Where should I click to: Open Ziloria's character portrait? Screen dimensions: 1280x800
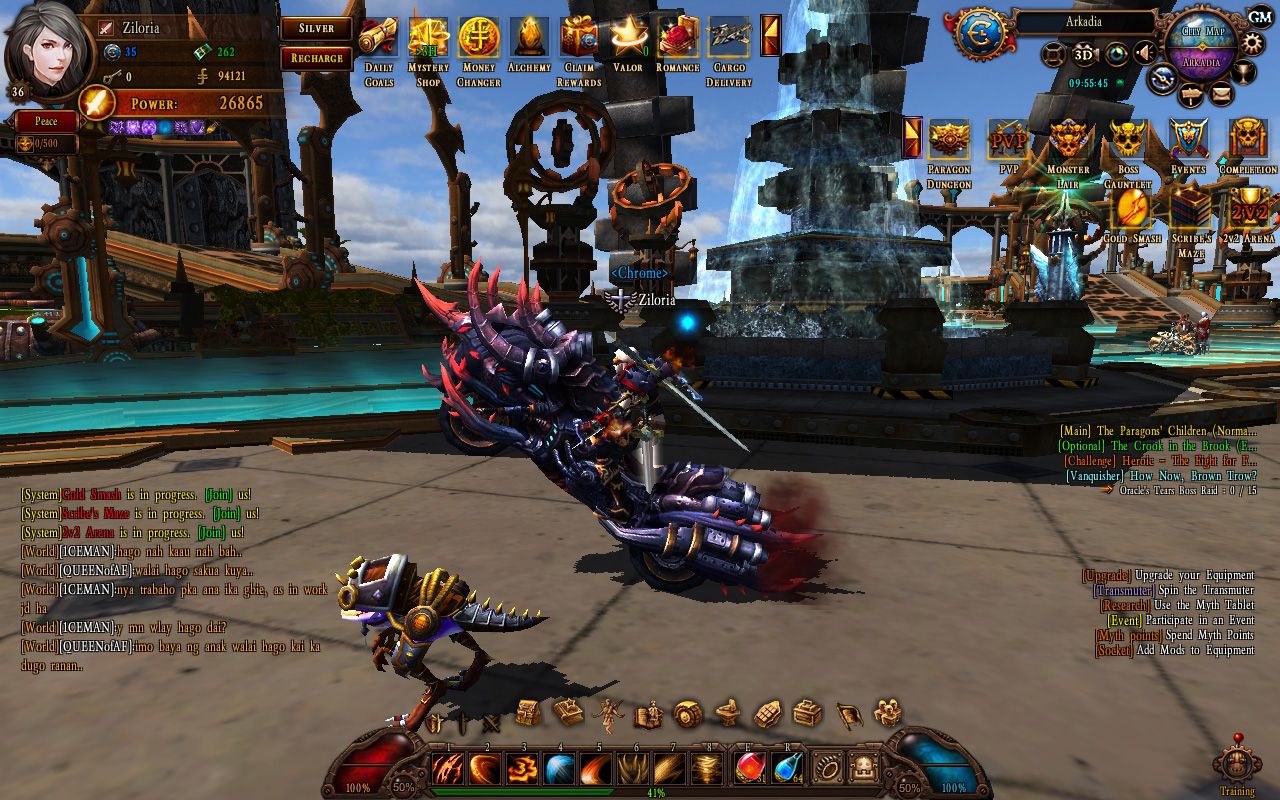tap(47, 47)
